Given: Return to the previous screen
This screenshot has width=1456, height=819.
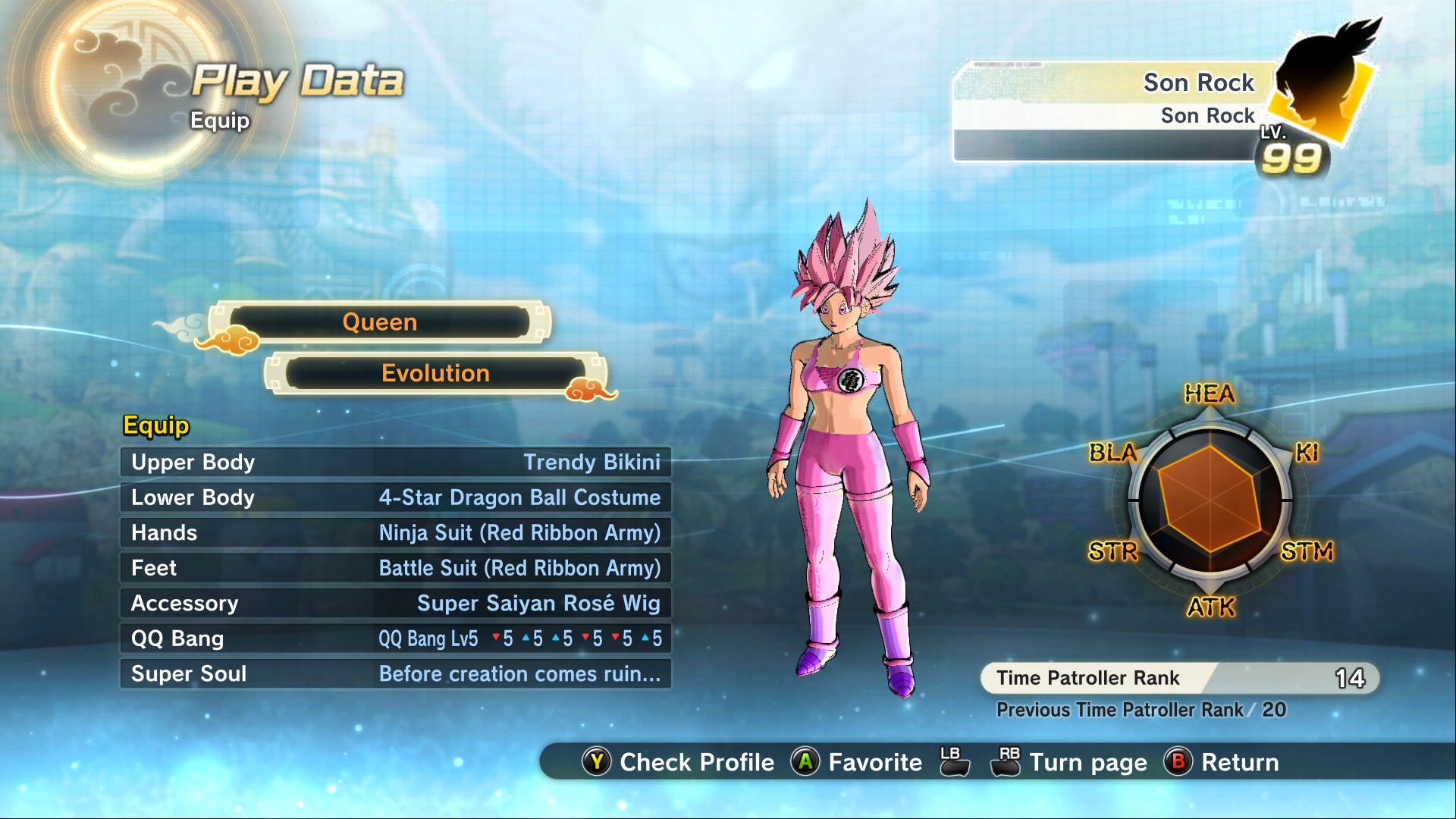Looking at the screenshot, I should 1222,762.
